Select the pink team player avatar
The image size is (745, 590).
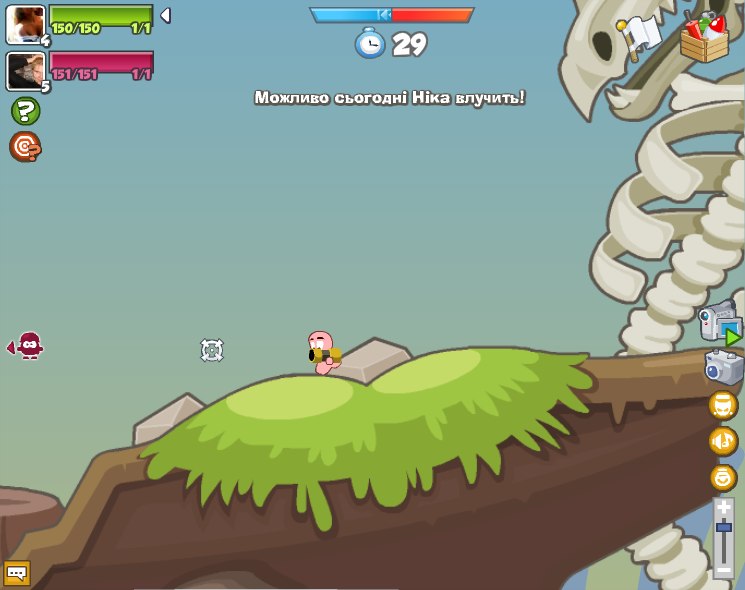click(24, 70)
